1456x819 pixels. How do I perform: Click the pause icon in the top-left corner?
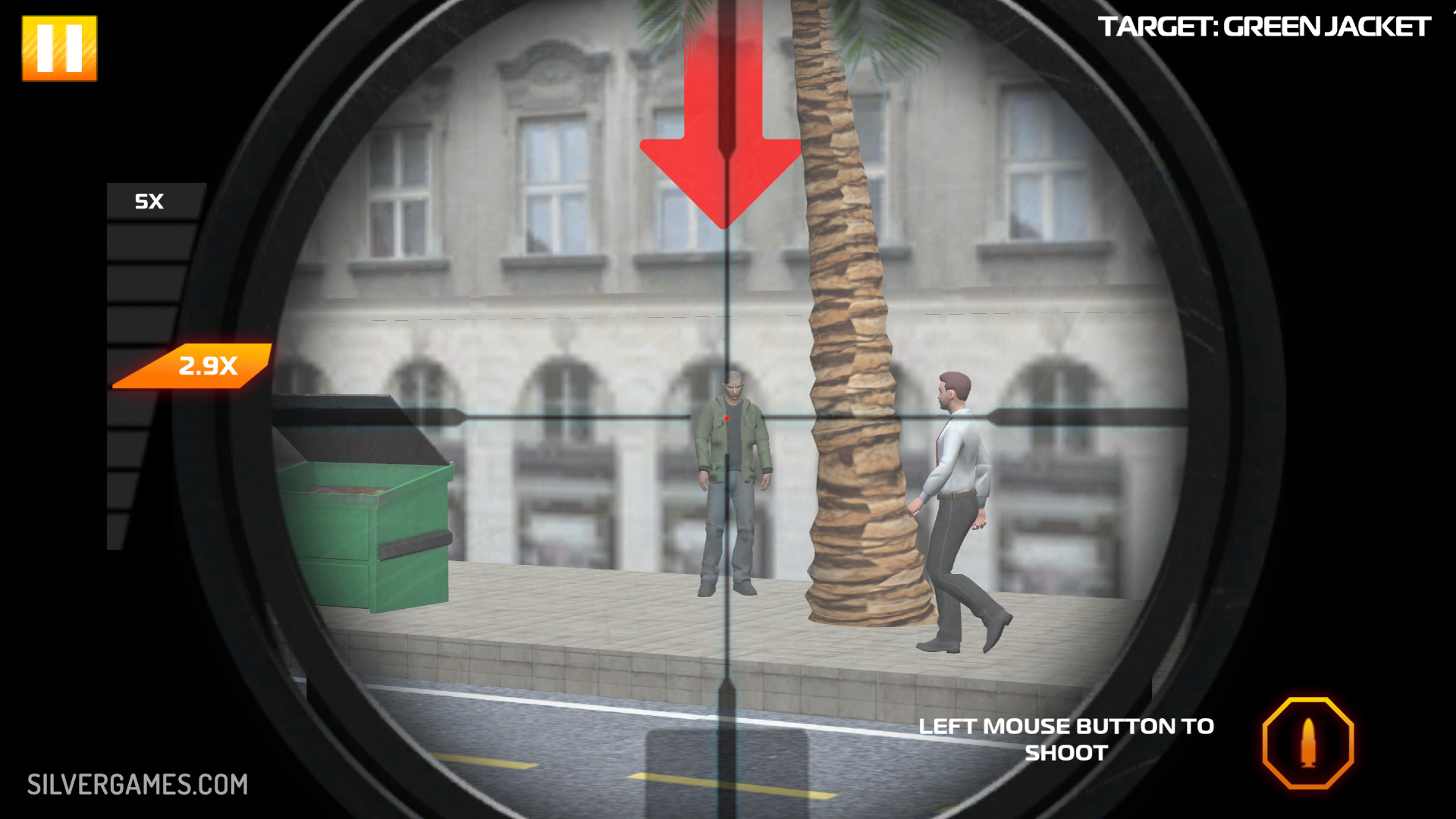(61, 48)
